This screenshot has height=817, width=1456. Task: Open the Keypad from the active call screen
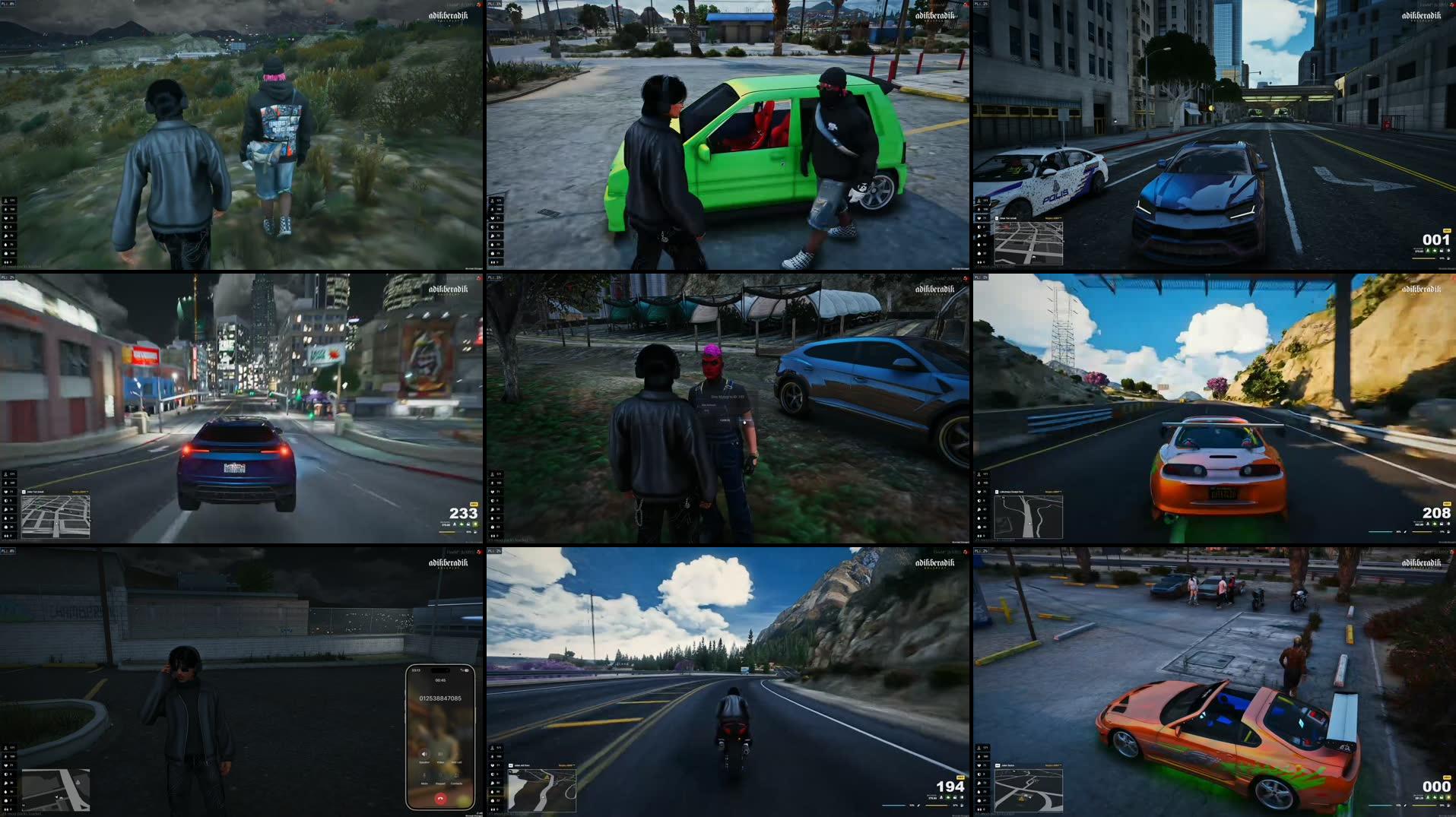tap(440, 775)
